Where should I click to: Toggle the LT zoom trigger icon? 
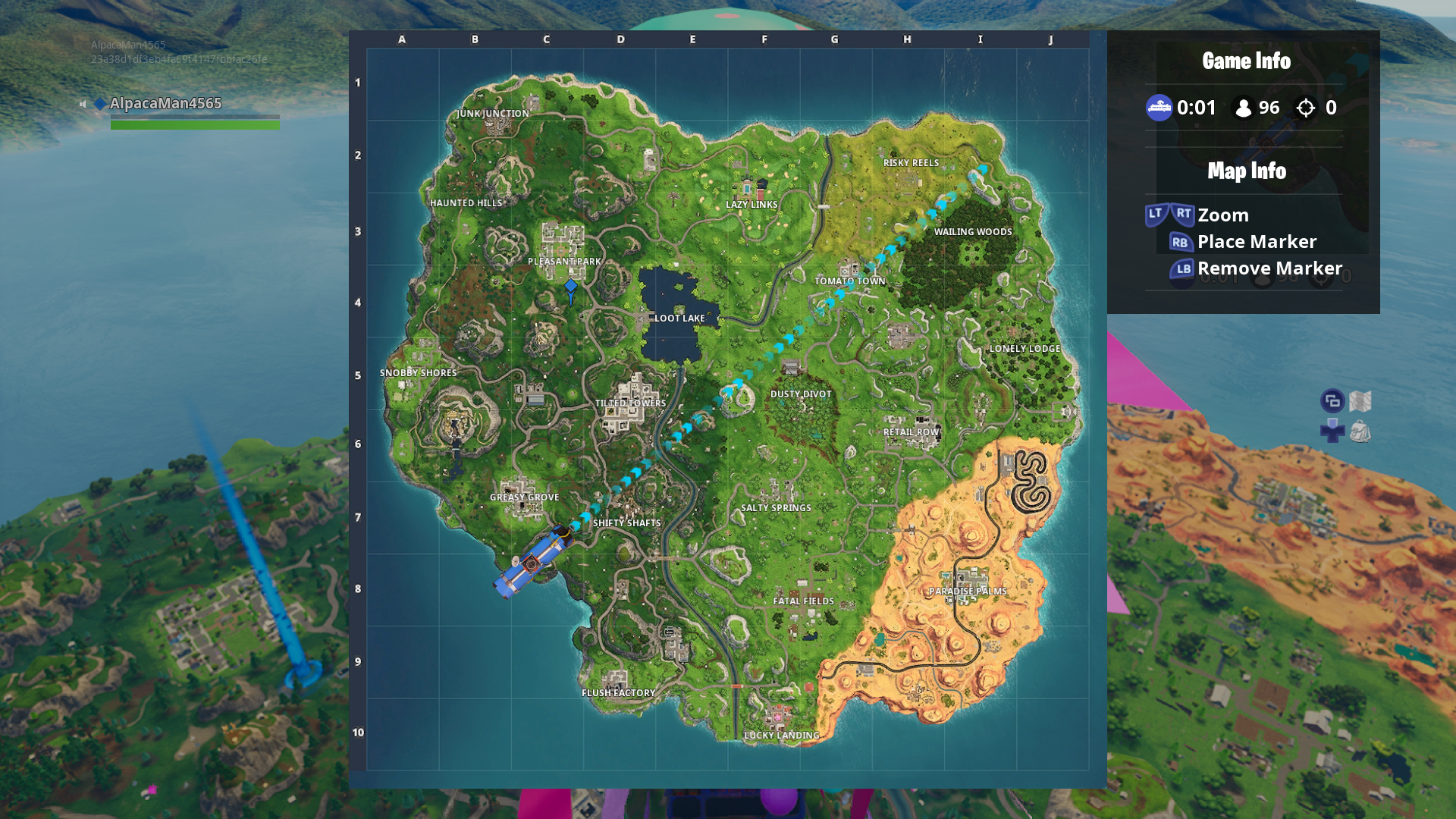[x=1153, y=215]
